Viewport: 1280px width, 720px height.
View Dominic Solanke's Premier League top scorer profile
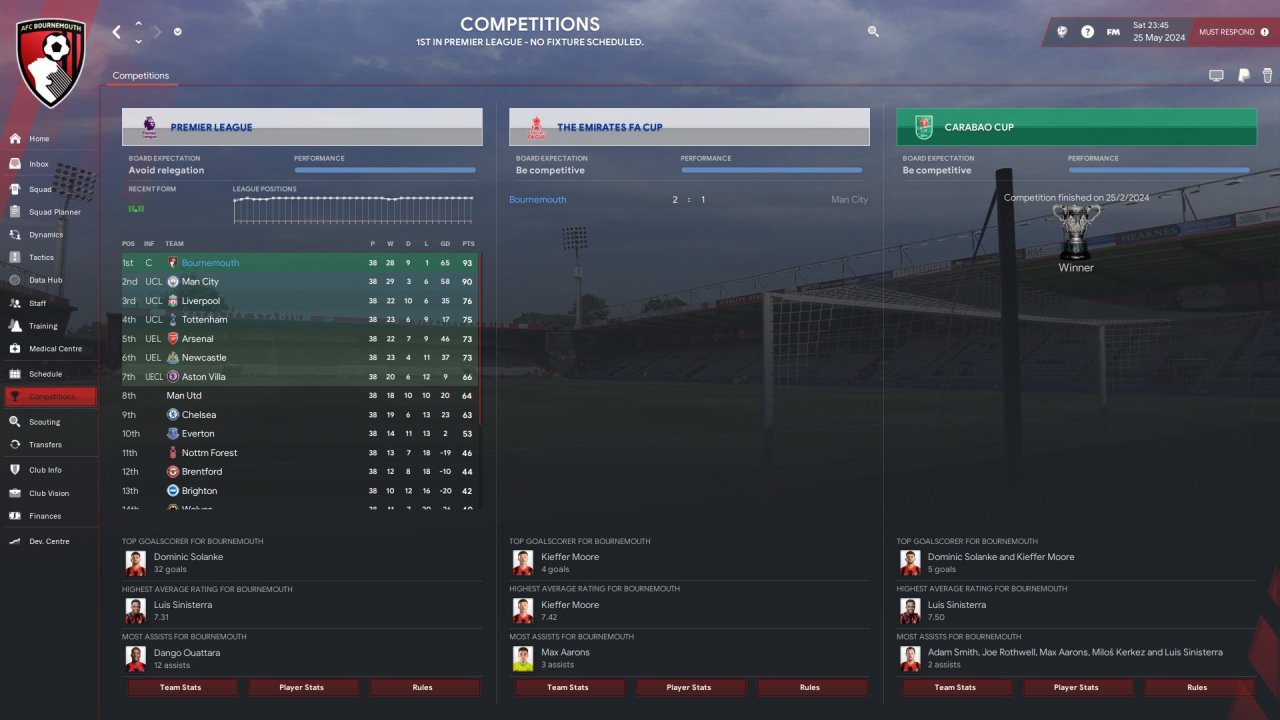(x=188, y=557)
